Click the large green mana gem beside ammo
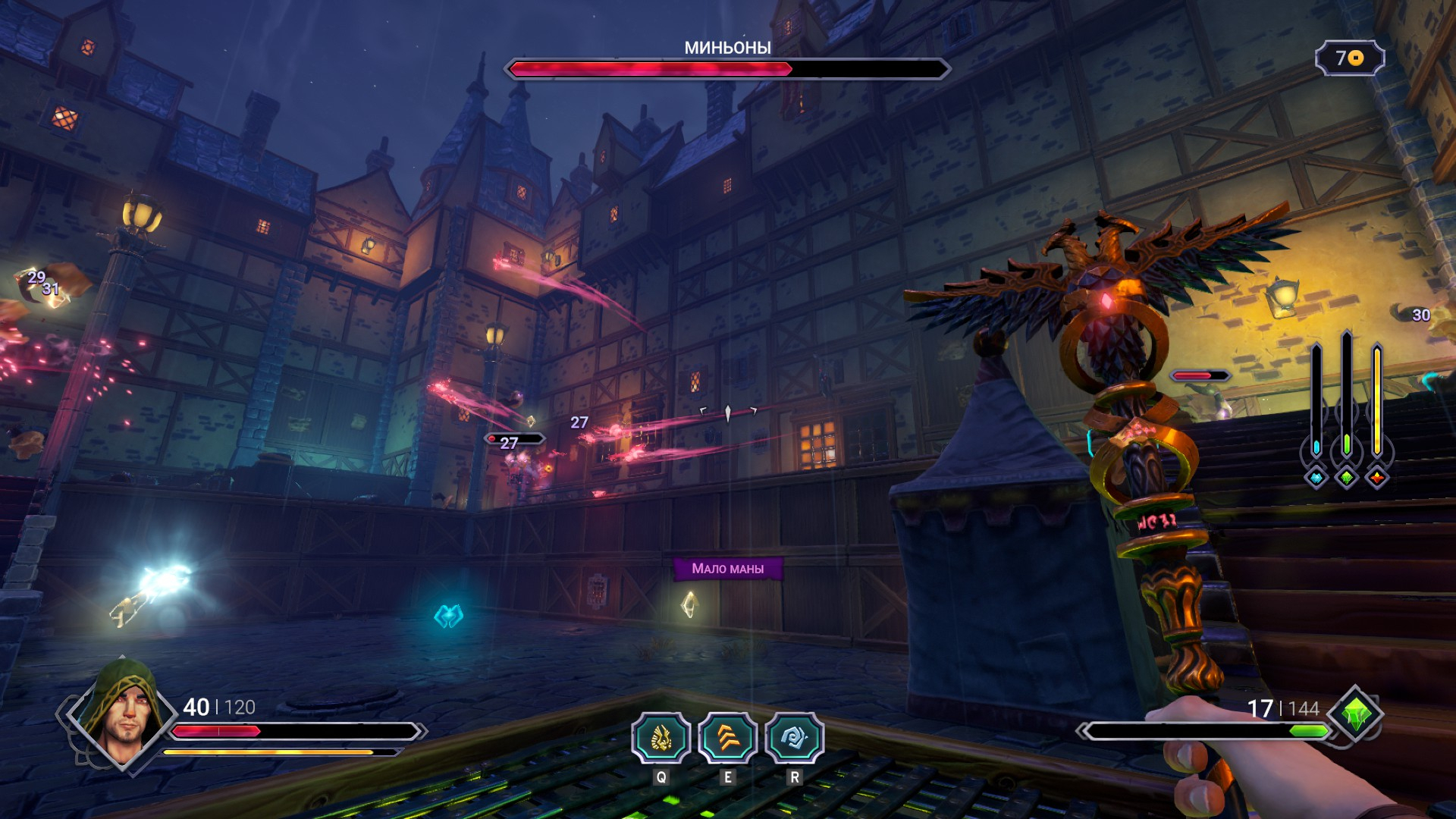 tap(1356, 714)
